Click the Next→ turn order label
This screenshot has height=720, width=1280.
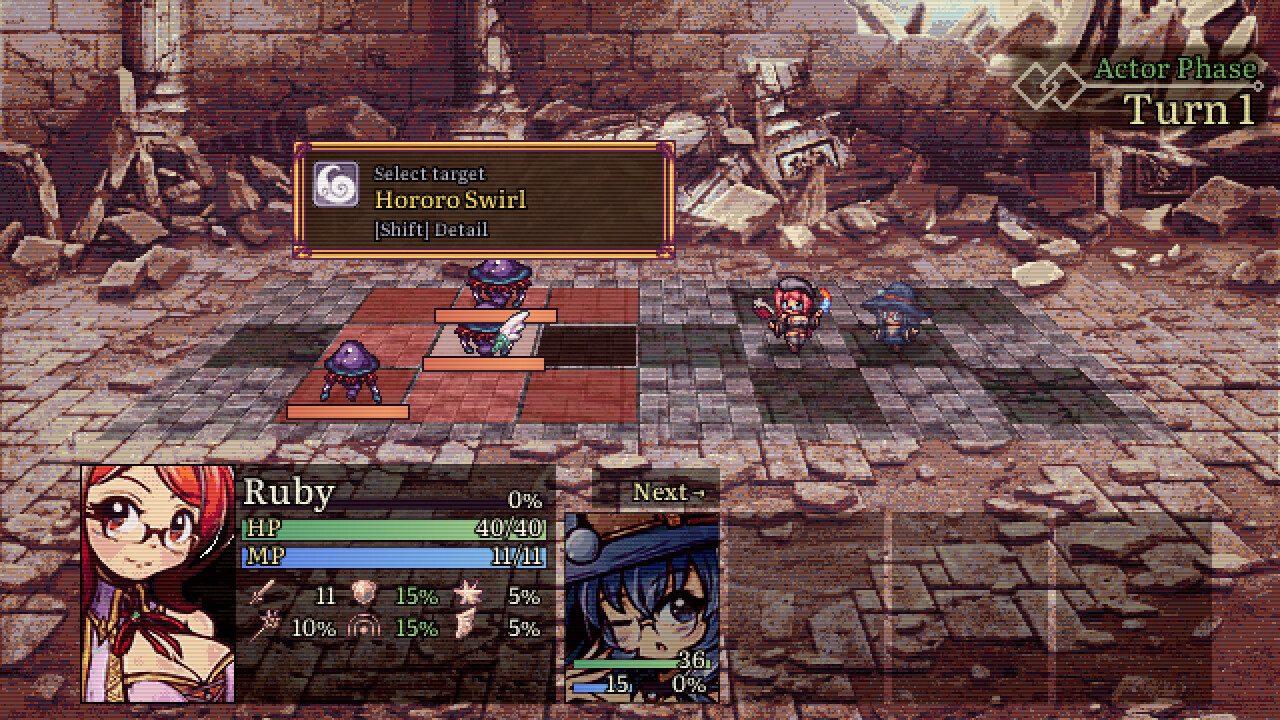[668, 492]
